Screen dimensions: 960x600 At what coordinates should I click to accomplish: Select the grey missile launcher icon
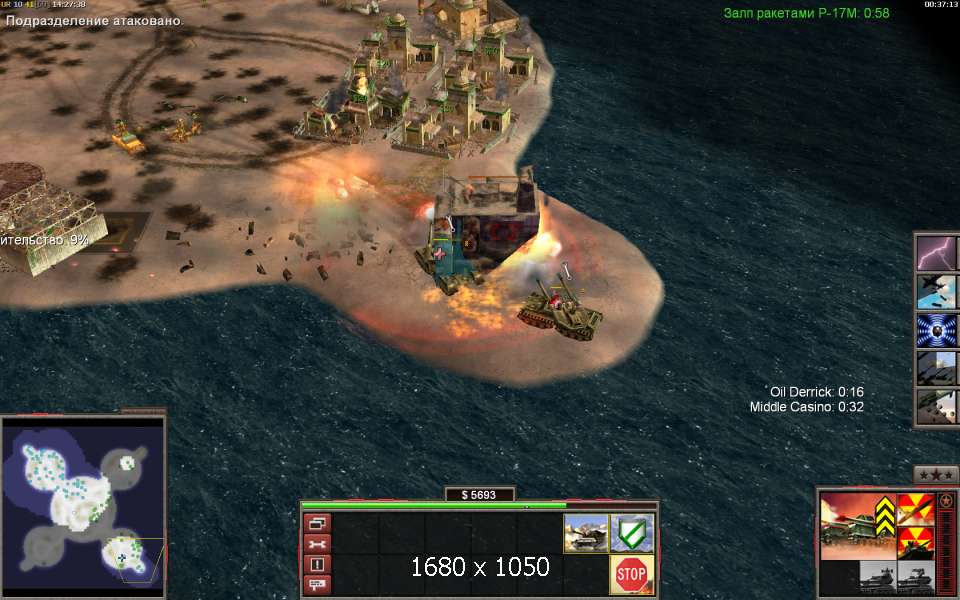pos(915,577)
